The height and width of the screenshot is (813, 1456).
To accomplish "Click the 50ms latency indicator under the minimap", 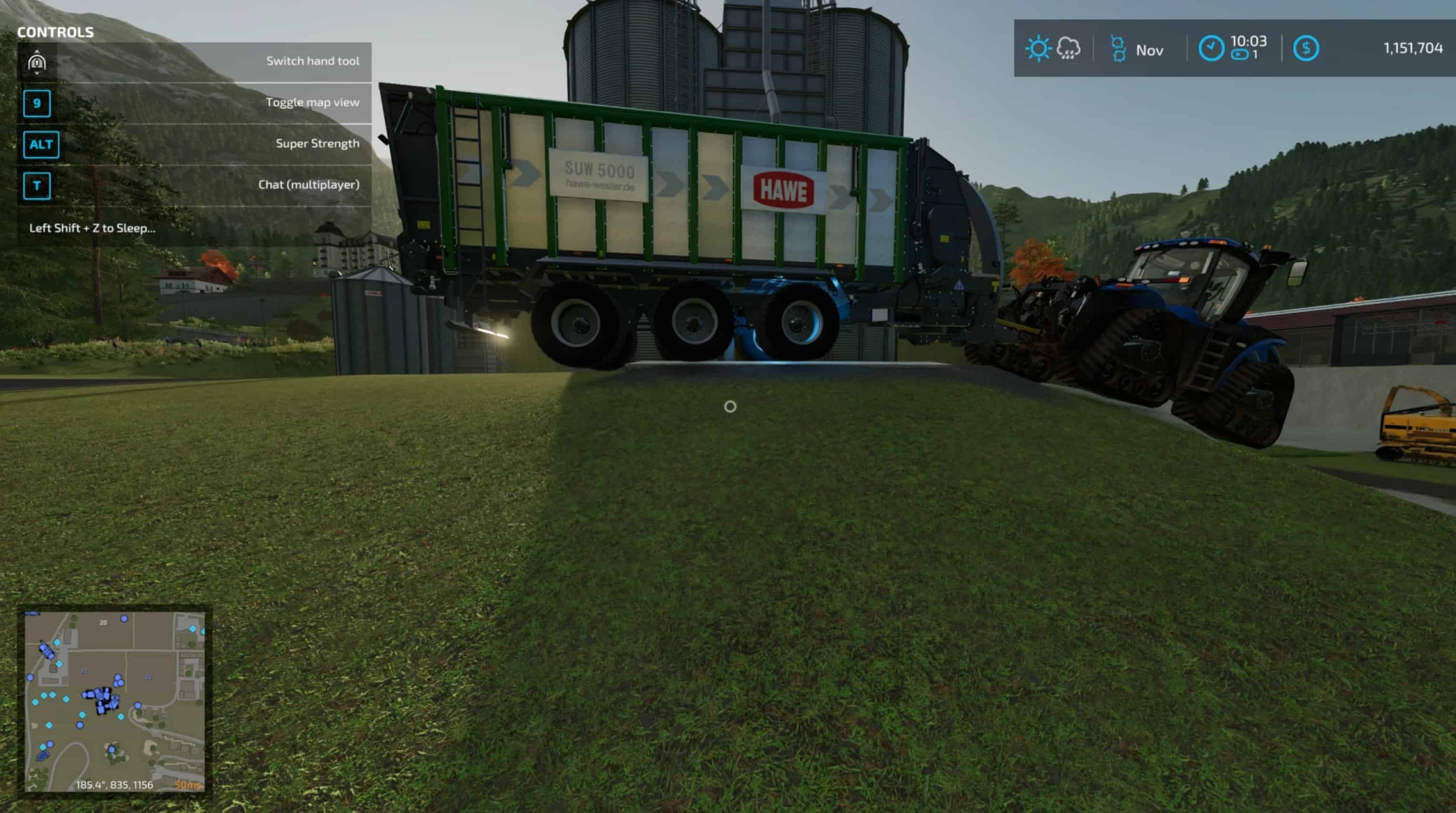I will (190, 785).
